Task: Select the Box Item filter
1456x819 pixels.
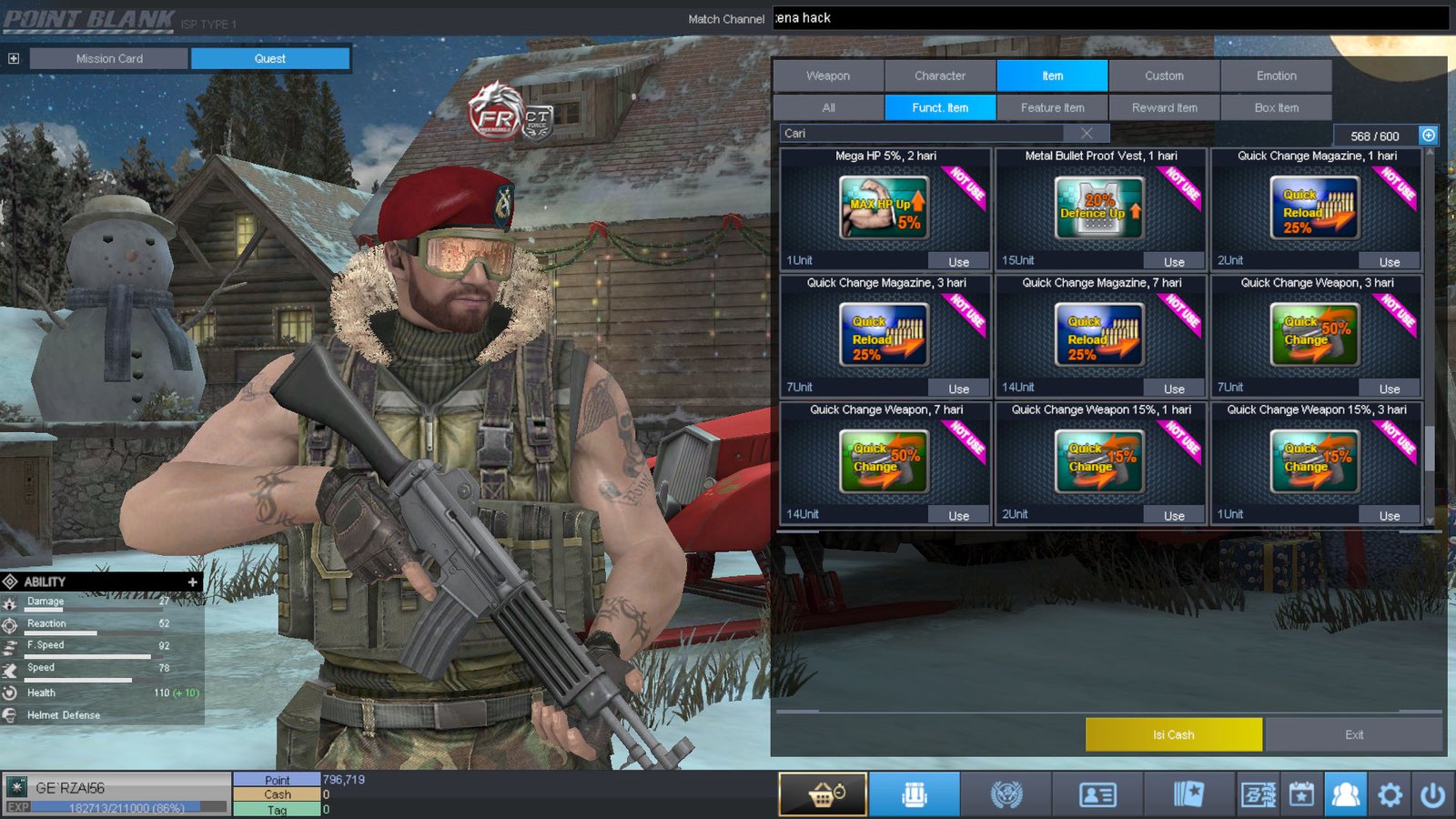Action: pyautogui.click(x=1276, y=107)
